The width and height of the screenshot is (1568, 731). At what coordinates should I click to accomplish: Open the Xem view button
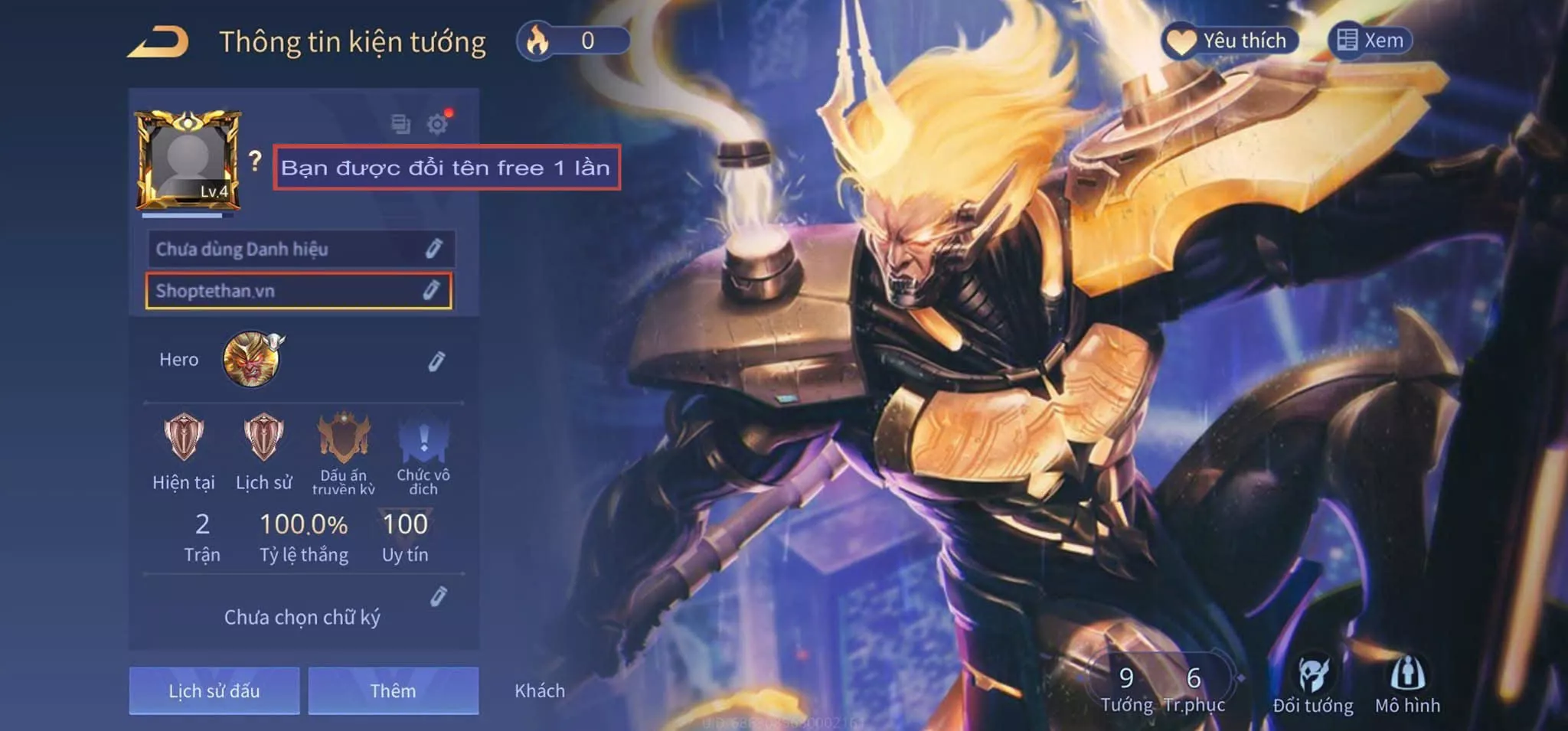pos(1370,41)
